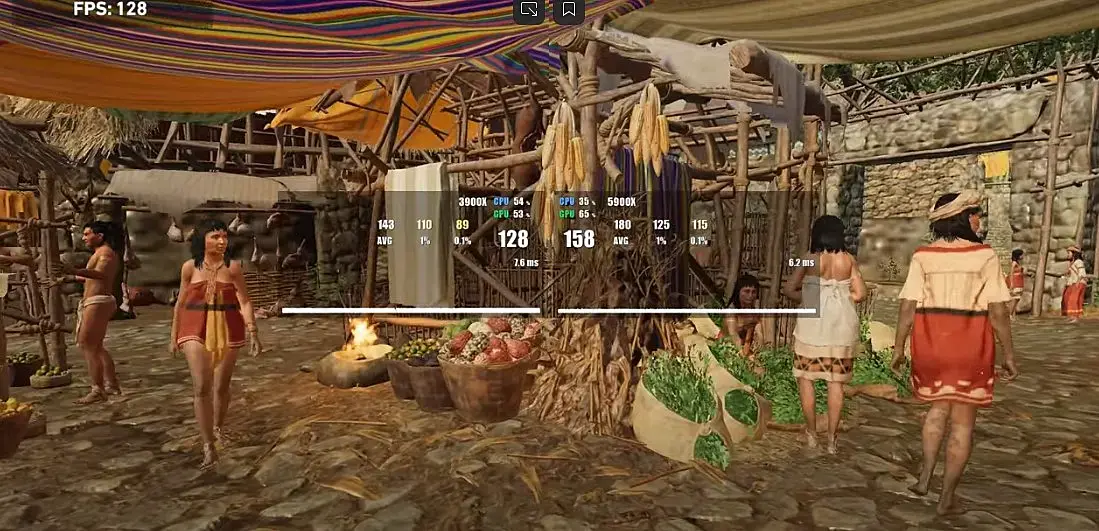Click the rectangle-with-arrow overlay button

pyautogui.click(x=529, y=10)
